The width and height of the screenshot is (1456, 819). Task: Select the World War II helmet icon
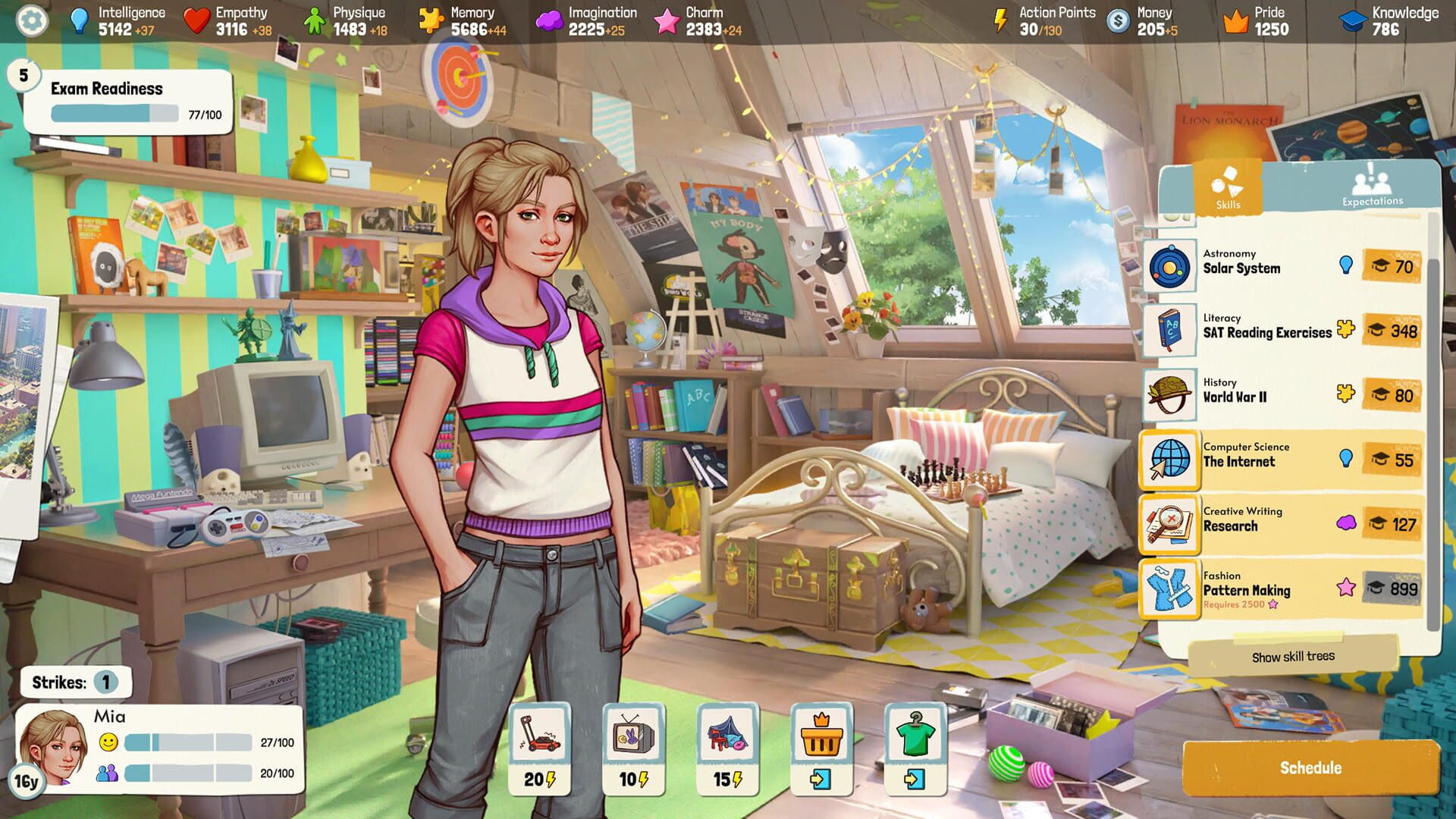pos(1170,391)
